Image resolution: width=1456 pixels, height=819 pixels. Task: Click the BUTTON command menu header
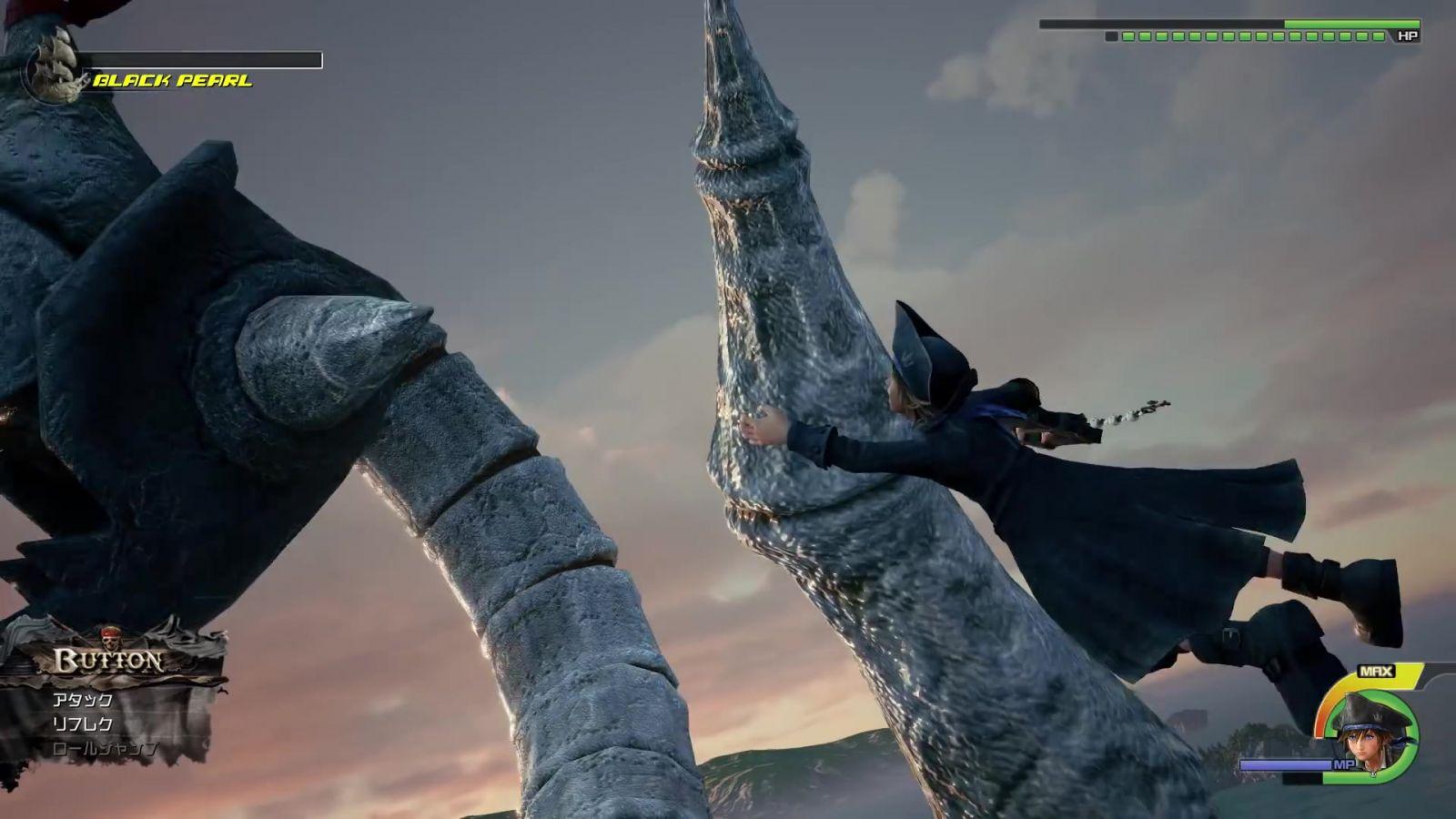pos(109,659)
